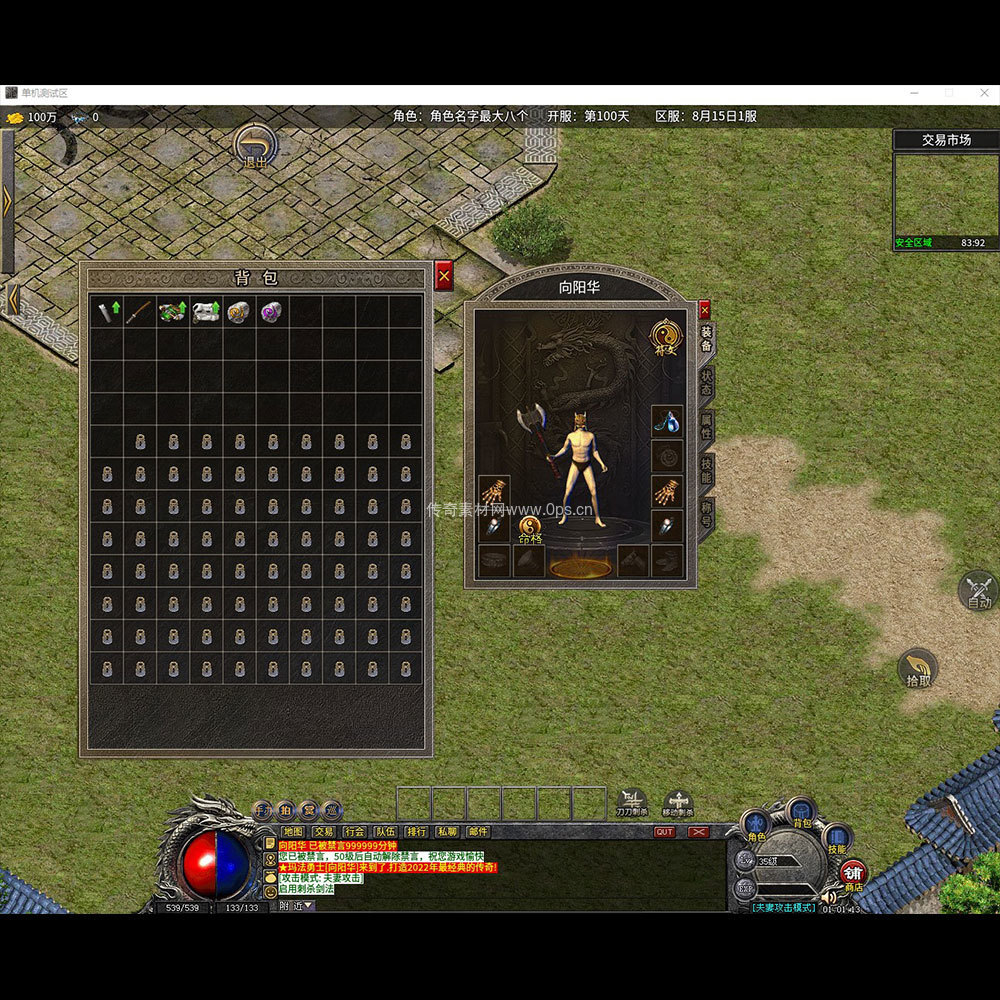Screen dimensions: 1000x1000
Task: Show the 排行 ranking list
Action: pos(417,831)
